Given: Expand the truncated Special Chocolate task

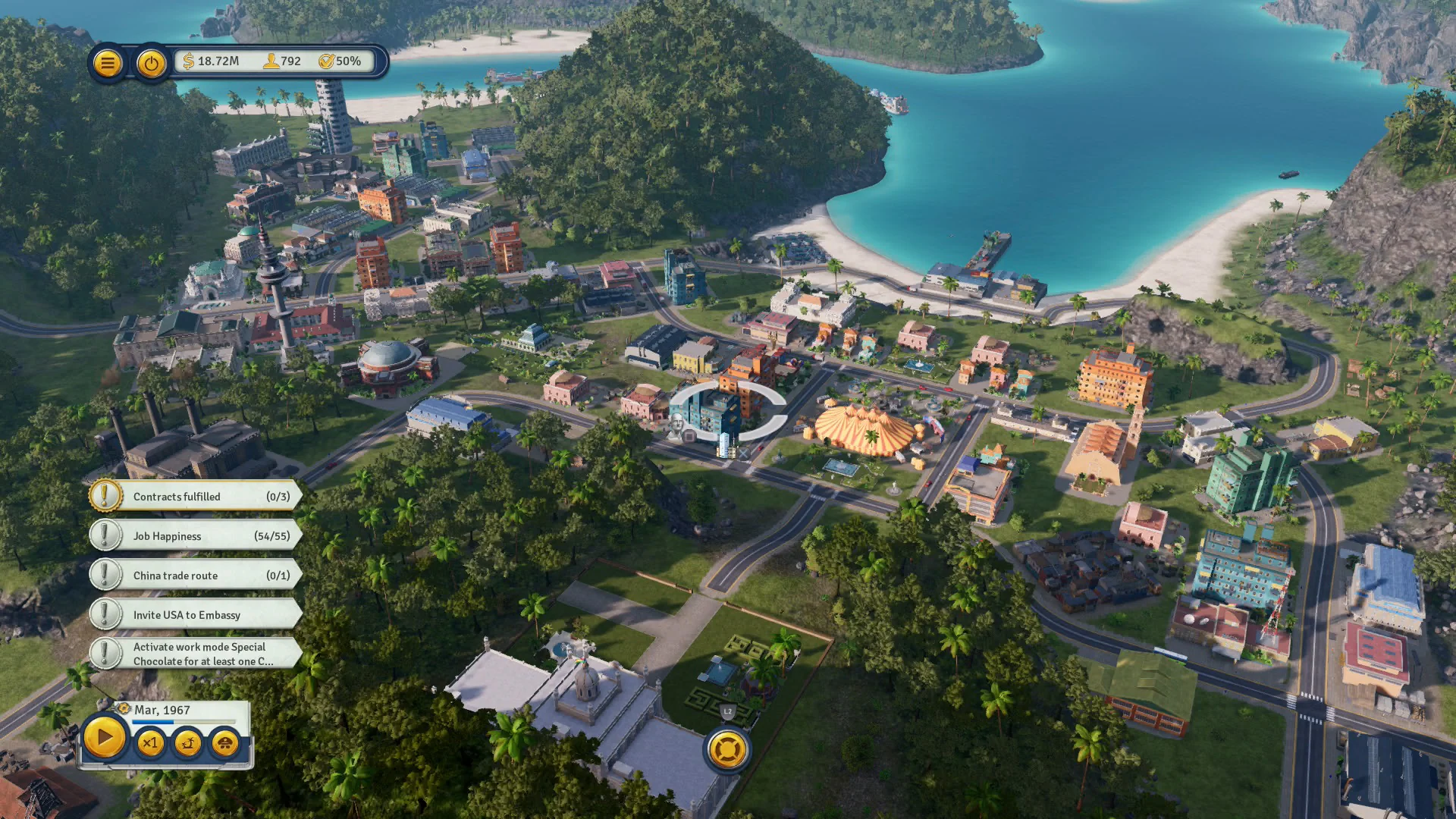Looking at the screenshot, I should pos(199,653).
